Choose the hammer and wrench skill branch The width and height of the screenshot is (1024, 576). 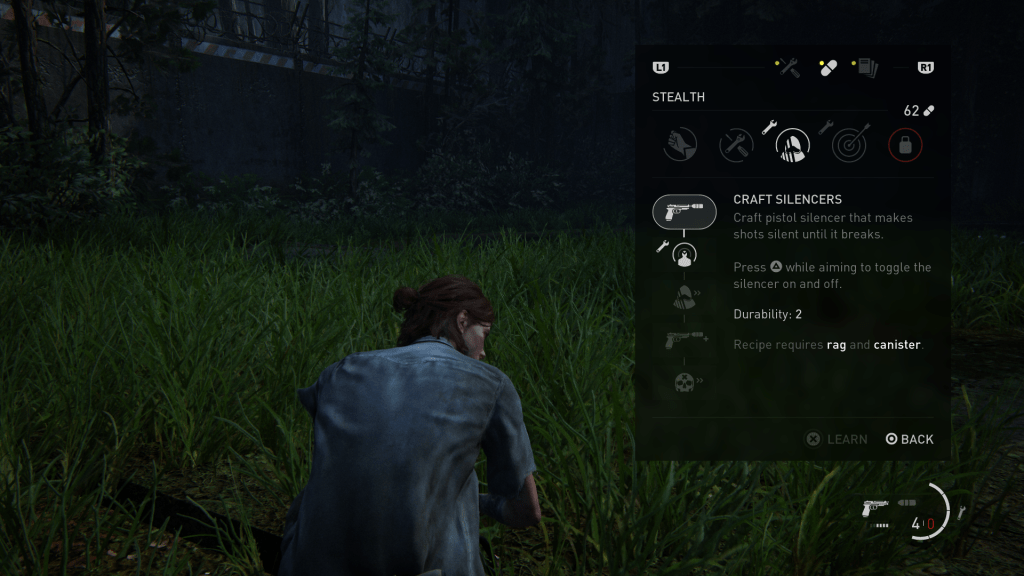[737, 145]
